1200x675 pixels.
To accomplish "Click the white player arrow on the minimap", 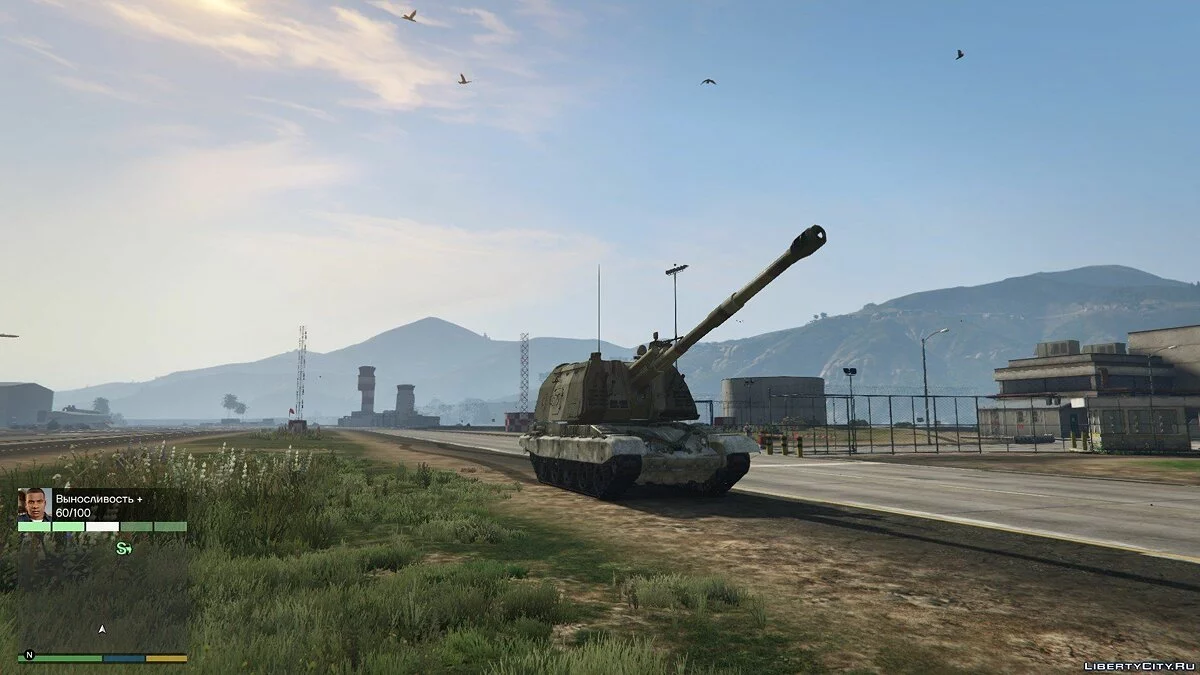I will 102,630.
